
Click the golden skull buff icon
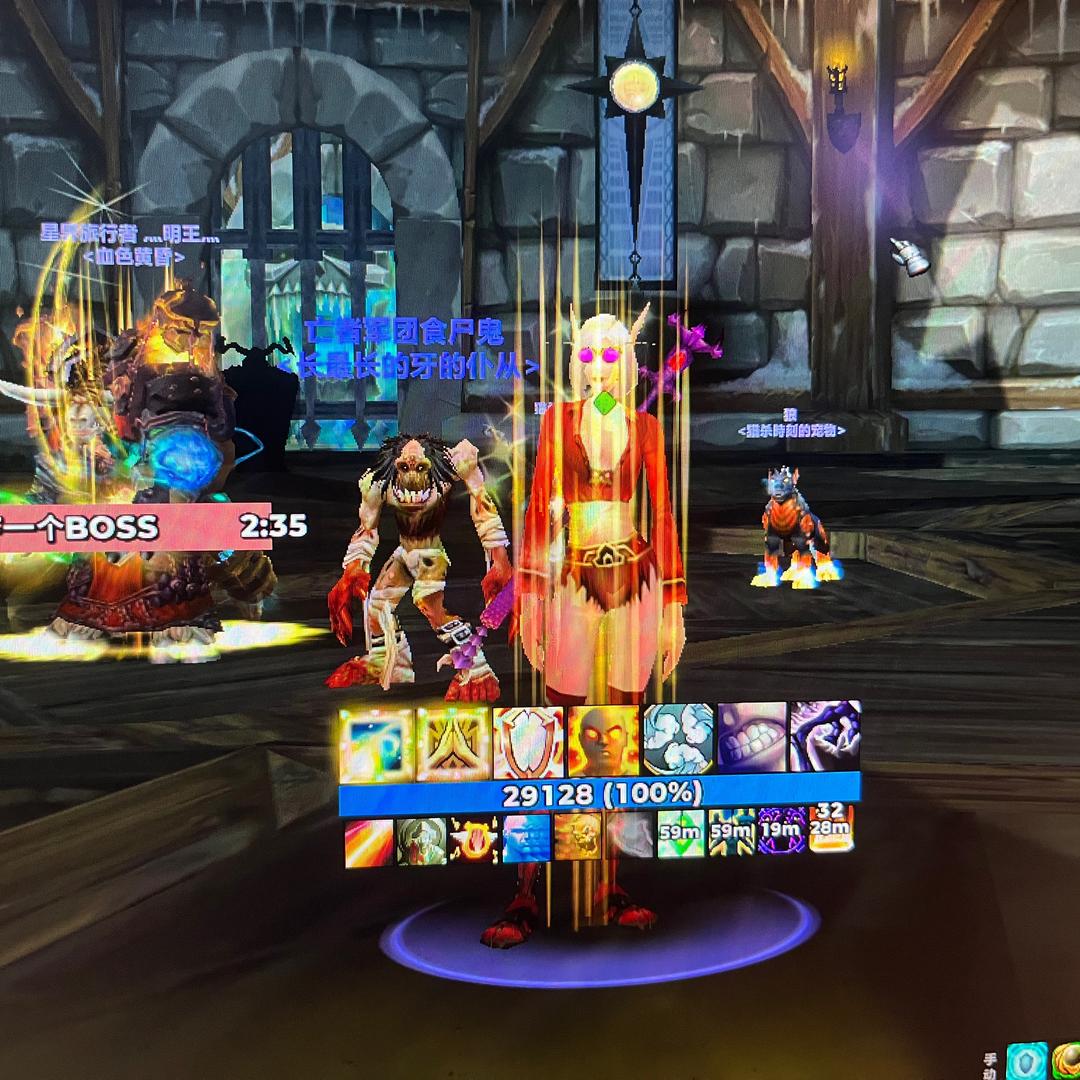click(578, 836)
